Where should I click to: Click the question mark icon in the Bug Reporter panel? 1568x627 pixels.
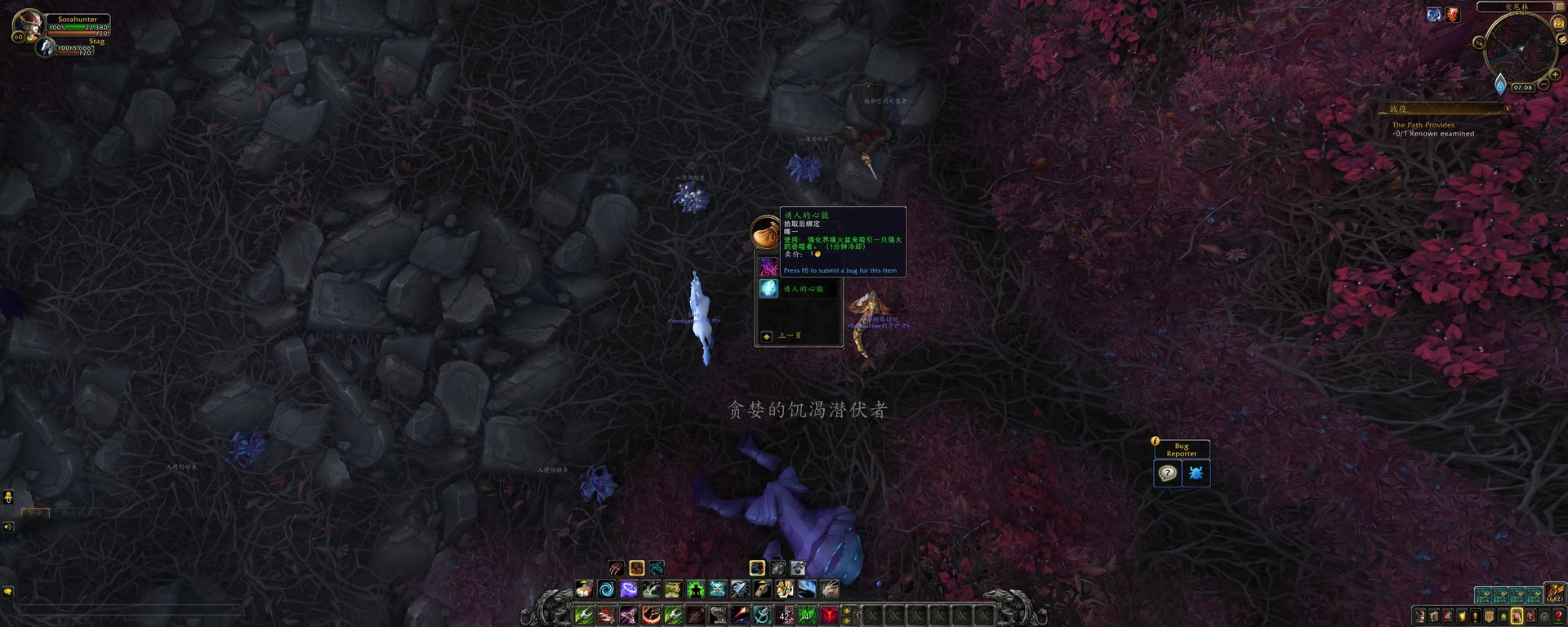[1165, 472]
